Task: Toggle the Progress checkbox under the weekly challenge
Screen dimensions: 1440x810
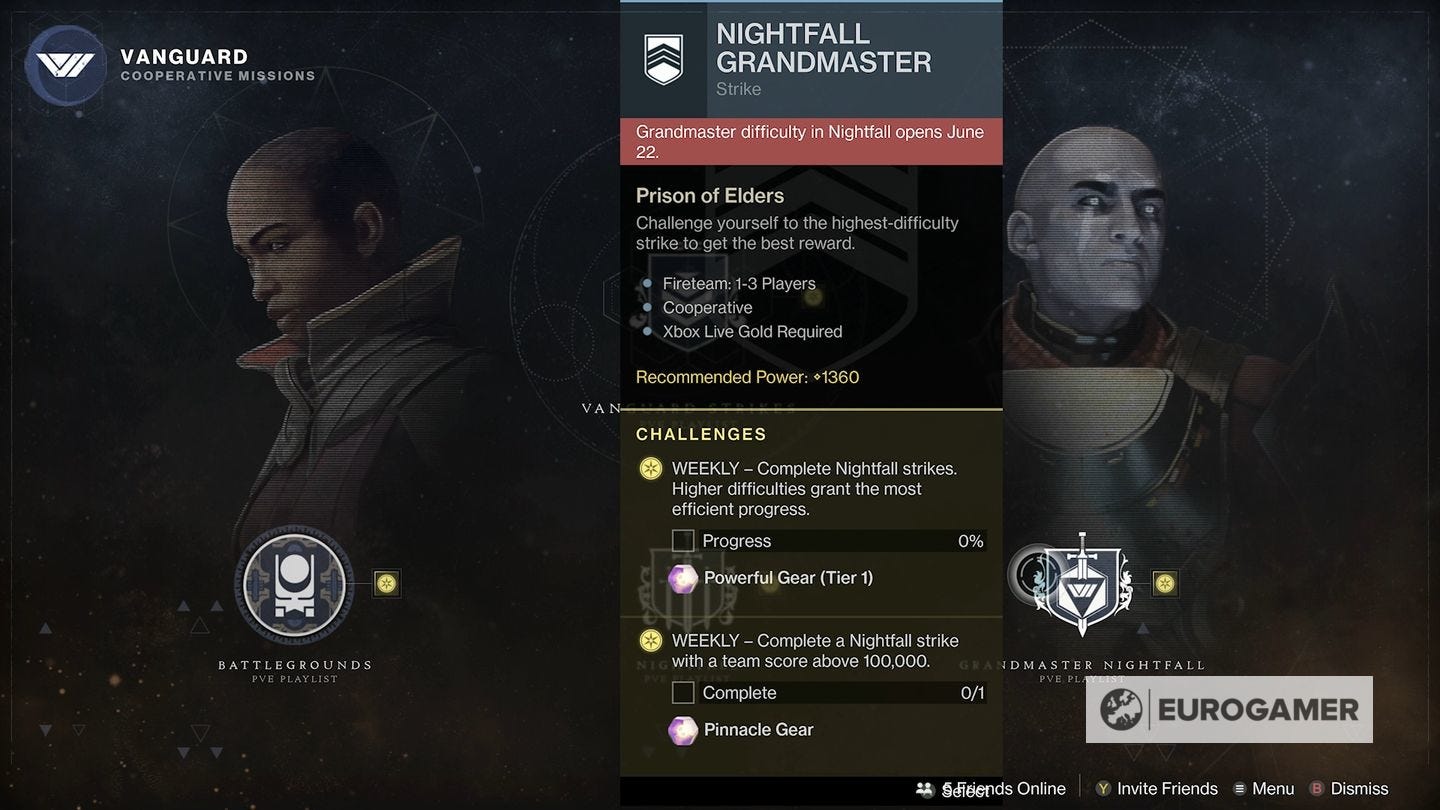Action: point(683,540)
